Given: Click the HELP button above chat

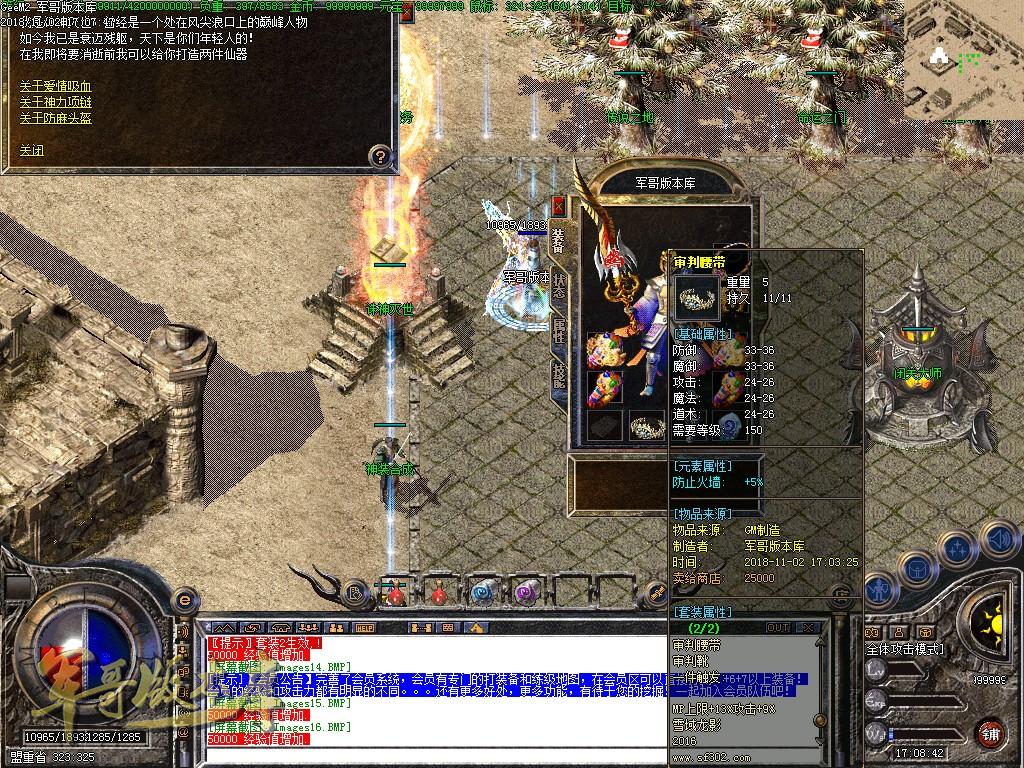Looking at the screenshot, I should coord(365,627).
